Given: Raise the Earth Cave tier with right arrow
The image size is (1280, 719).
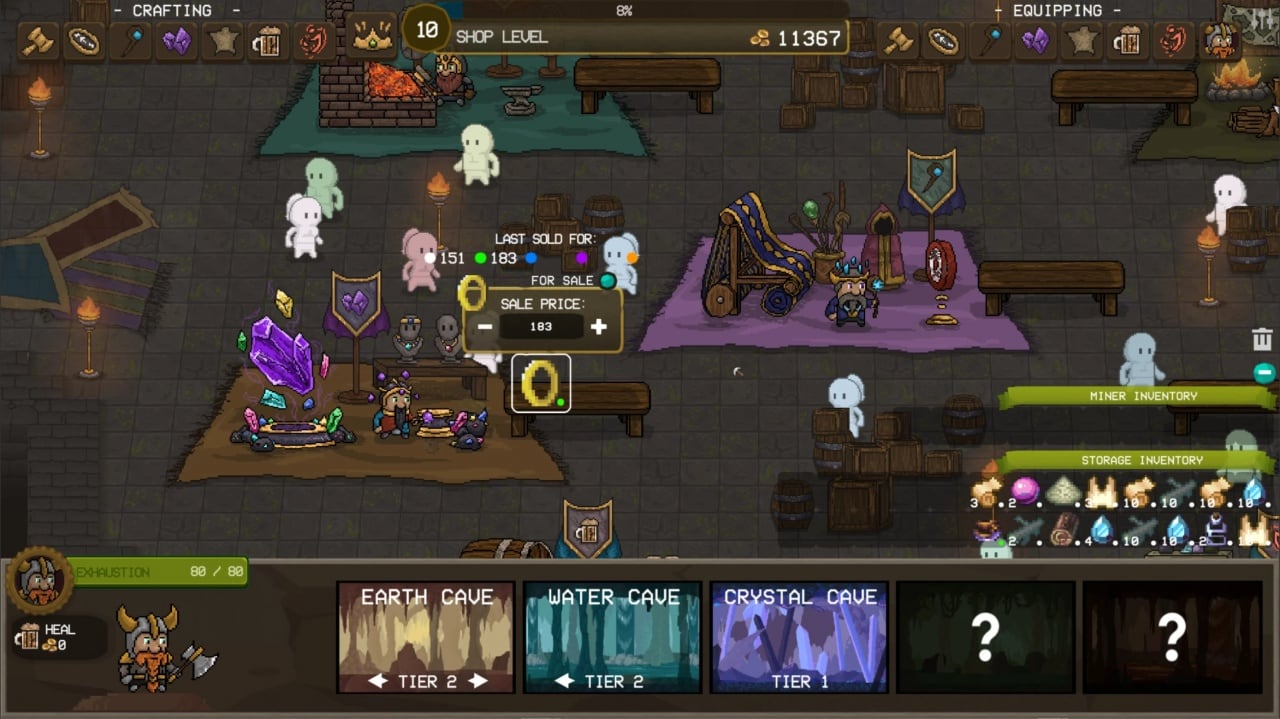Looking at the screenshot, I should tap(479, 681).
